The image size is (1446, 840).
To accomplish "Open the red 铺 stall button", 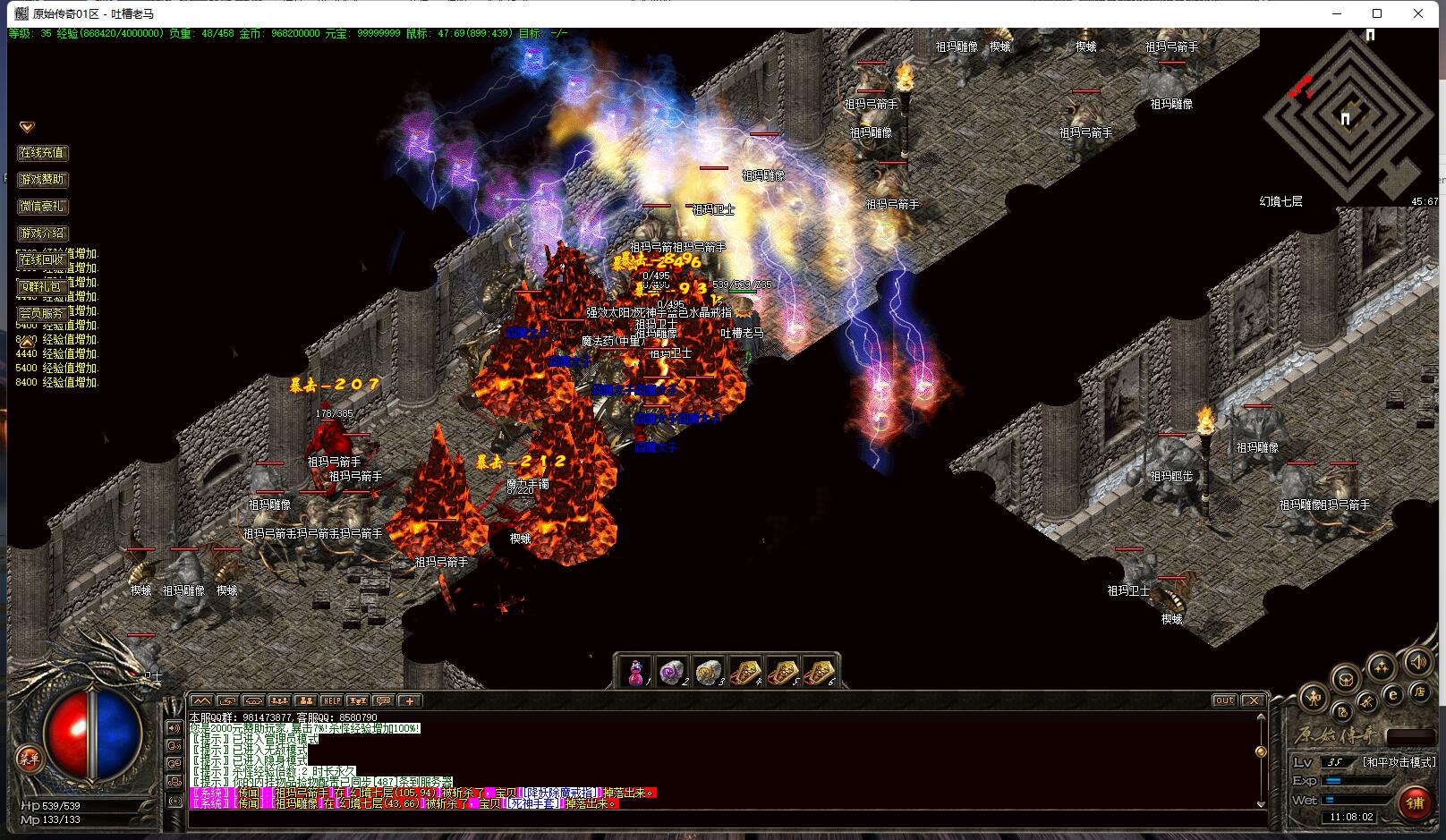I will pos(1415,802).
